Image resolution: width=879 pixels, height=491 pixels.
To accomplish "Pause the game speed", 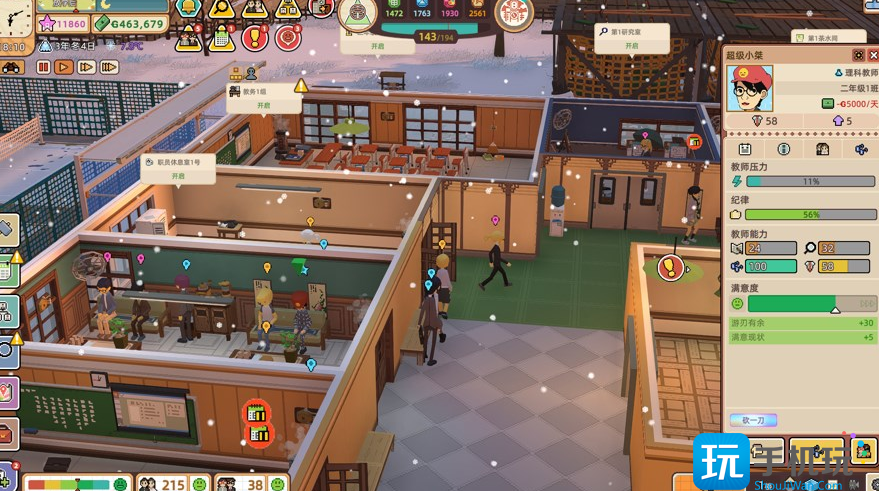I will pyautogui.click(x=43, y=67).
